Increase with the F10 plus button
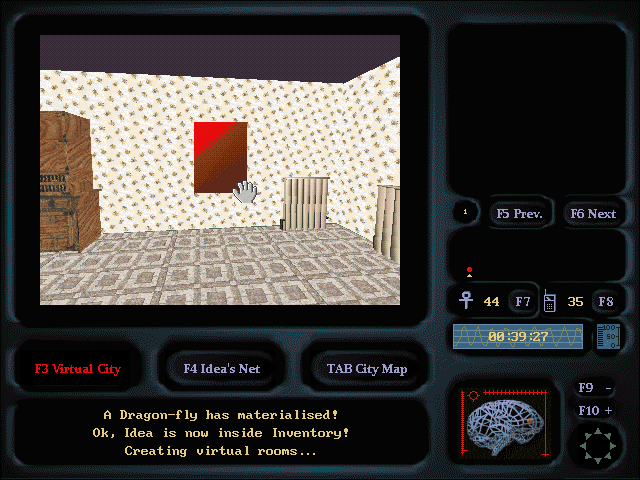Image resolution: width=640 pixels, height=480 pixels. [x=596, y=411]
